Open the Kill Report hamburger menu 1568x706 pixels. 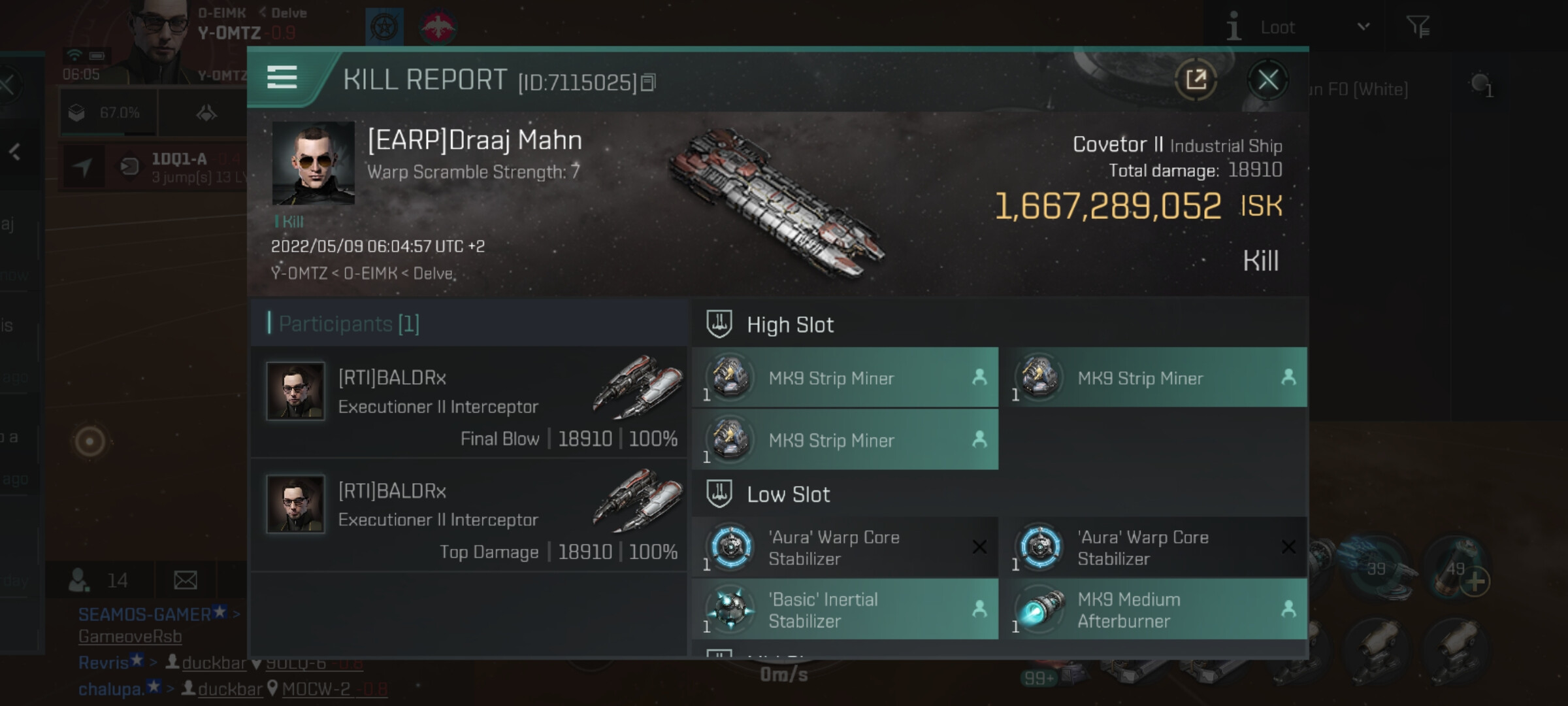282,77
